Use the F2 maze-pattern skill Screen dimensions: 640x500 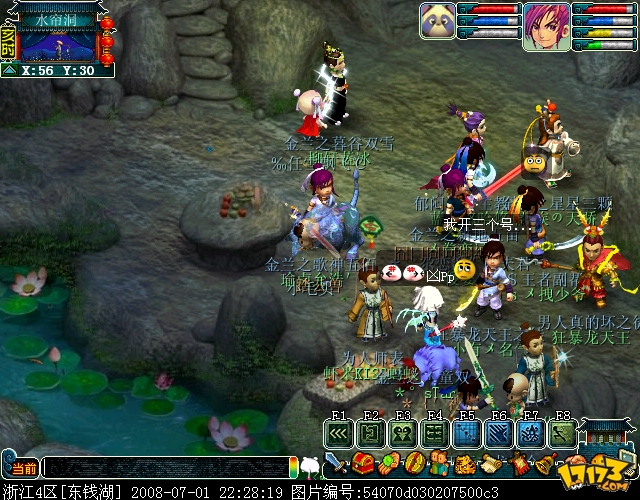click(371, 433)
